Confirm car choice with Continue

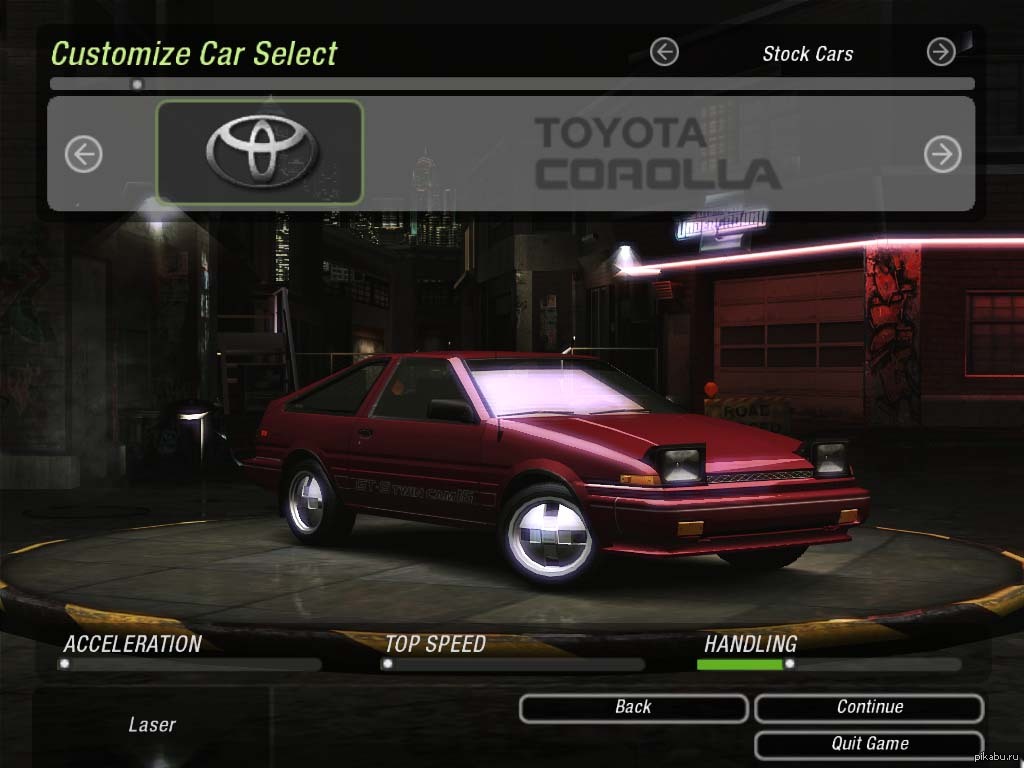[869, 708]
